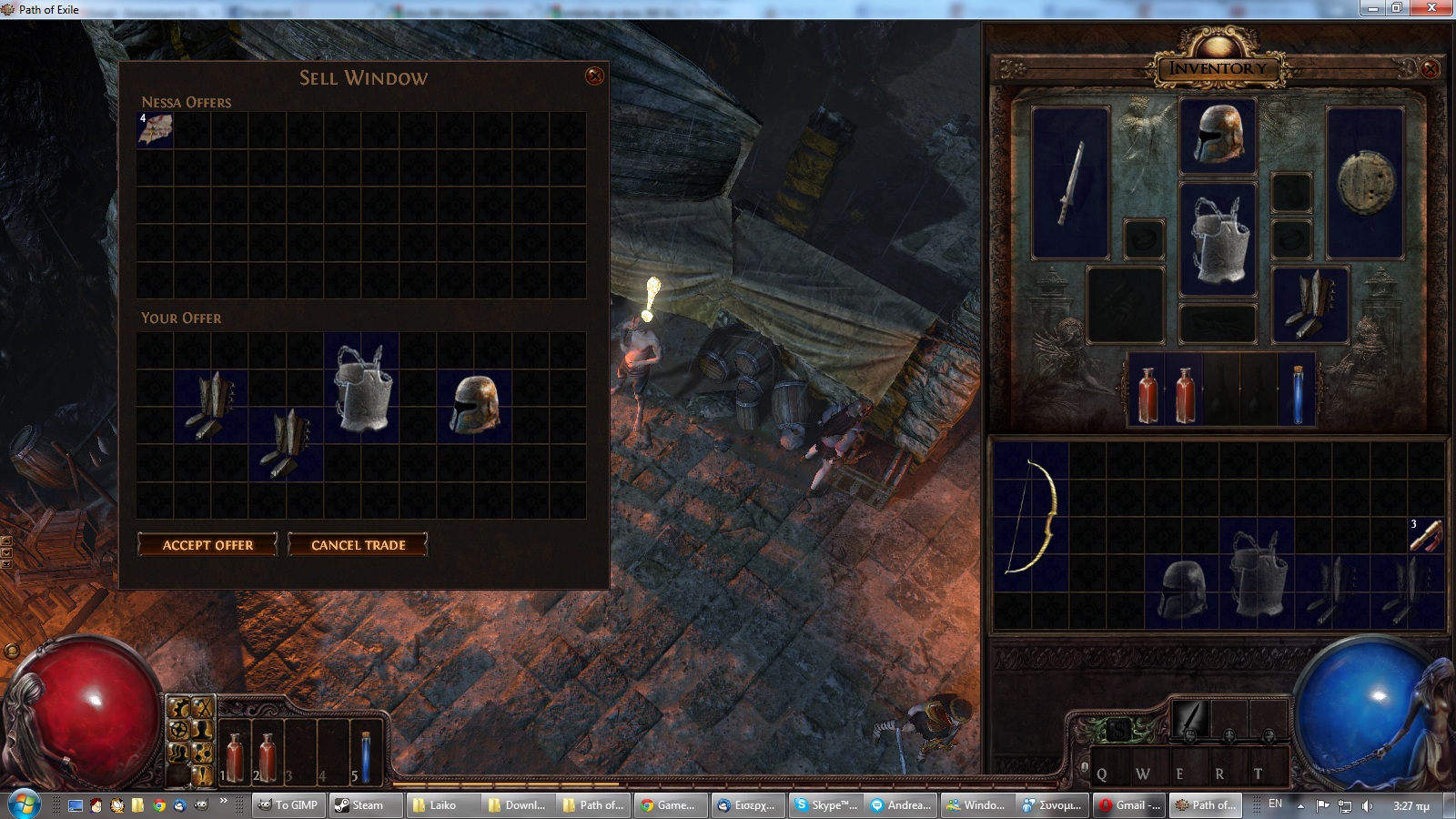Image resolution: width=1456 pixels, height=819 pixels.
Task: Launch Steam from the Windows taskbar
Action: coord(365,805)
